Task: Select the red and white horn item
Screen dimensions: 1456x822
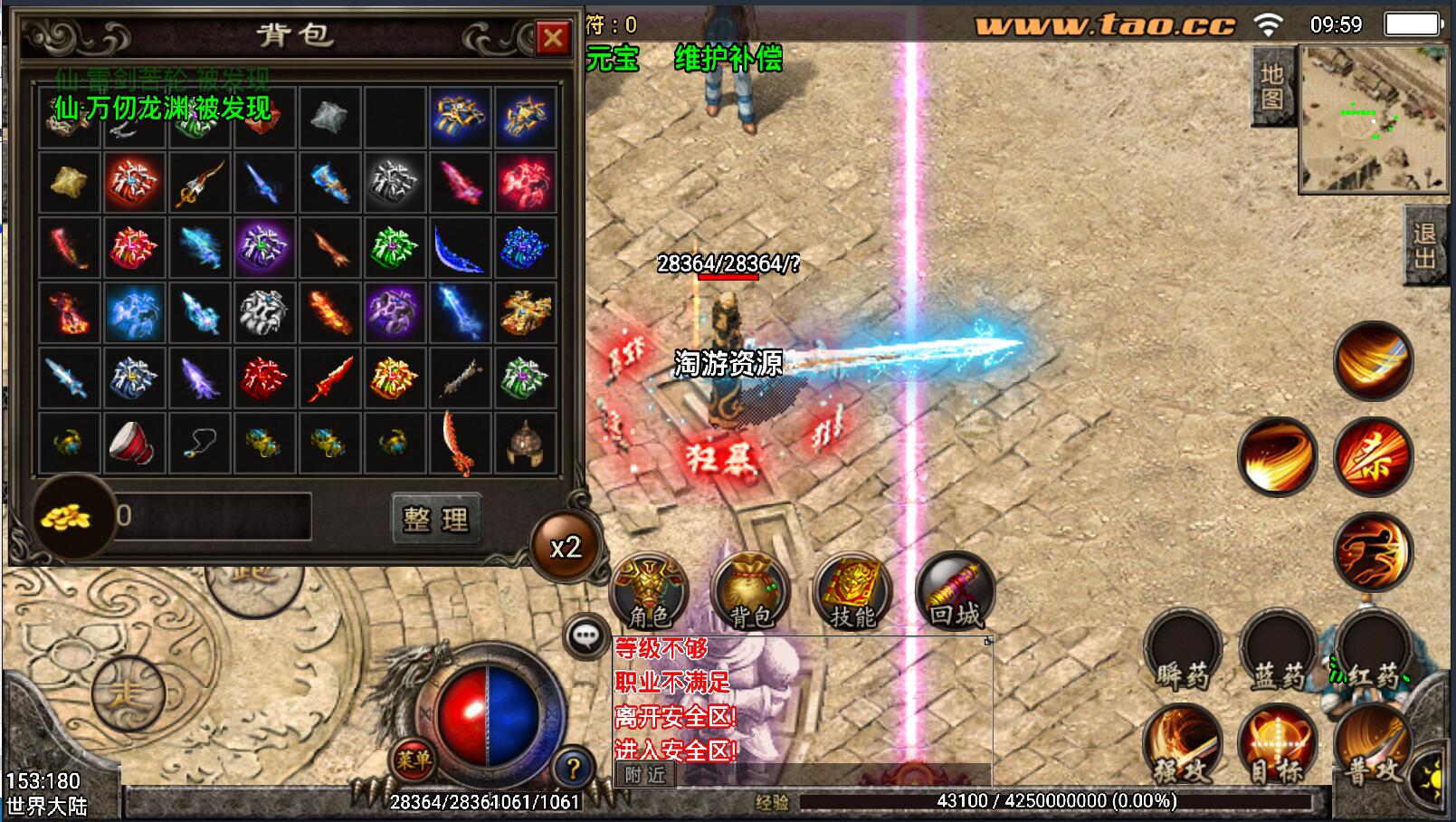Action: [134, 443]
